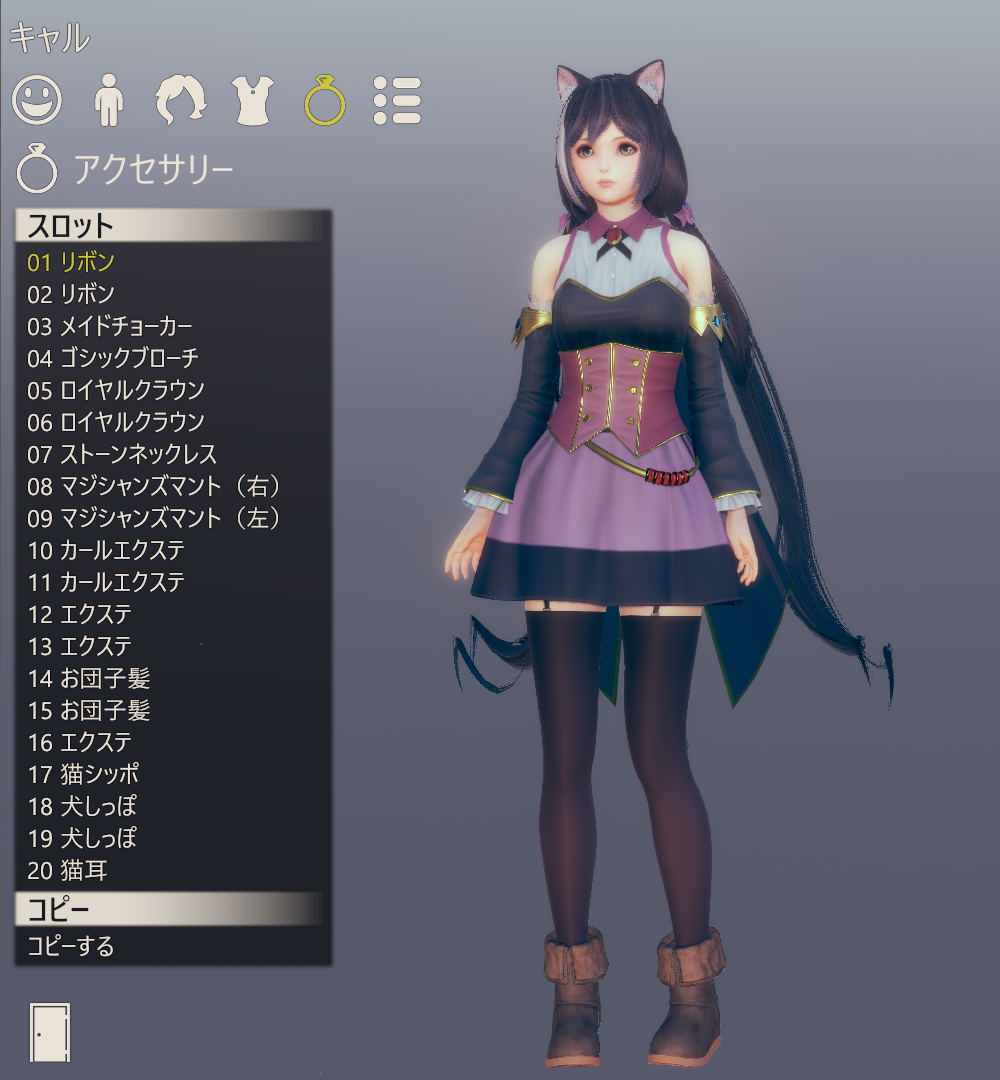Pick slot 10 カールエクステ
The width and height of the screenshot is (1000, 1080).
pos(106,550)
